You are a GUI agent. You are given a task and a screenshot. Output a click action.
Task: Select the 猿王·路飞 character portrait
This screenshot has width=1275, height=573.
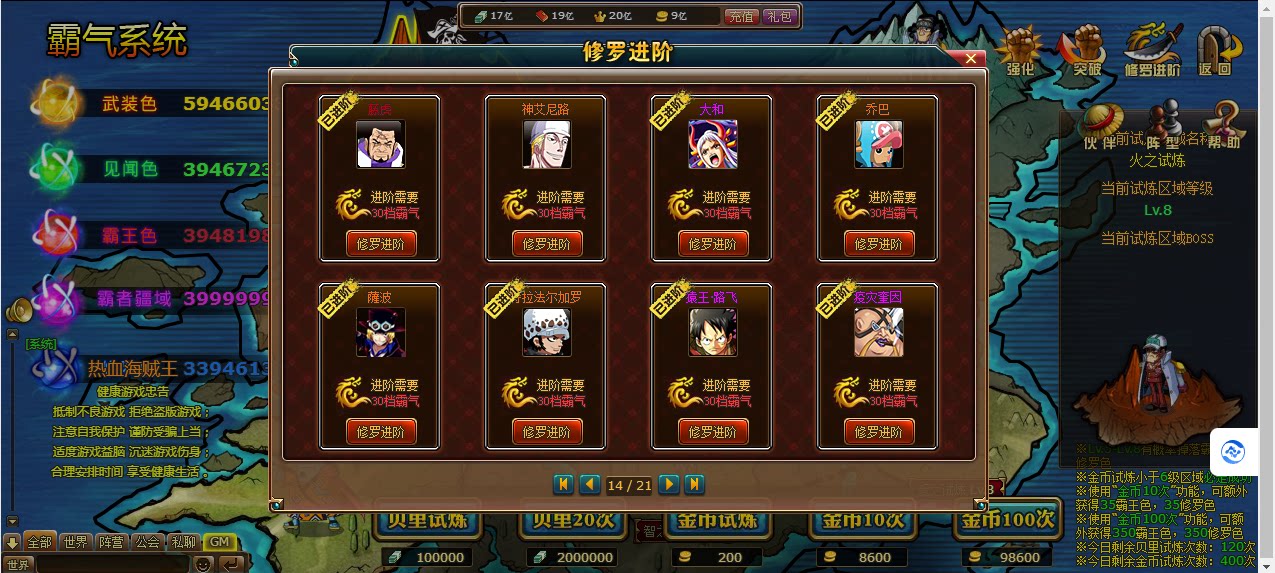tap(712, 333)
